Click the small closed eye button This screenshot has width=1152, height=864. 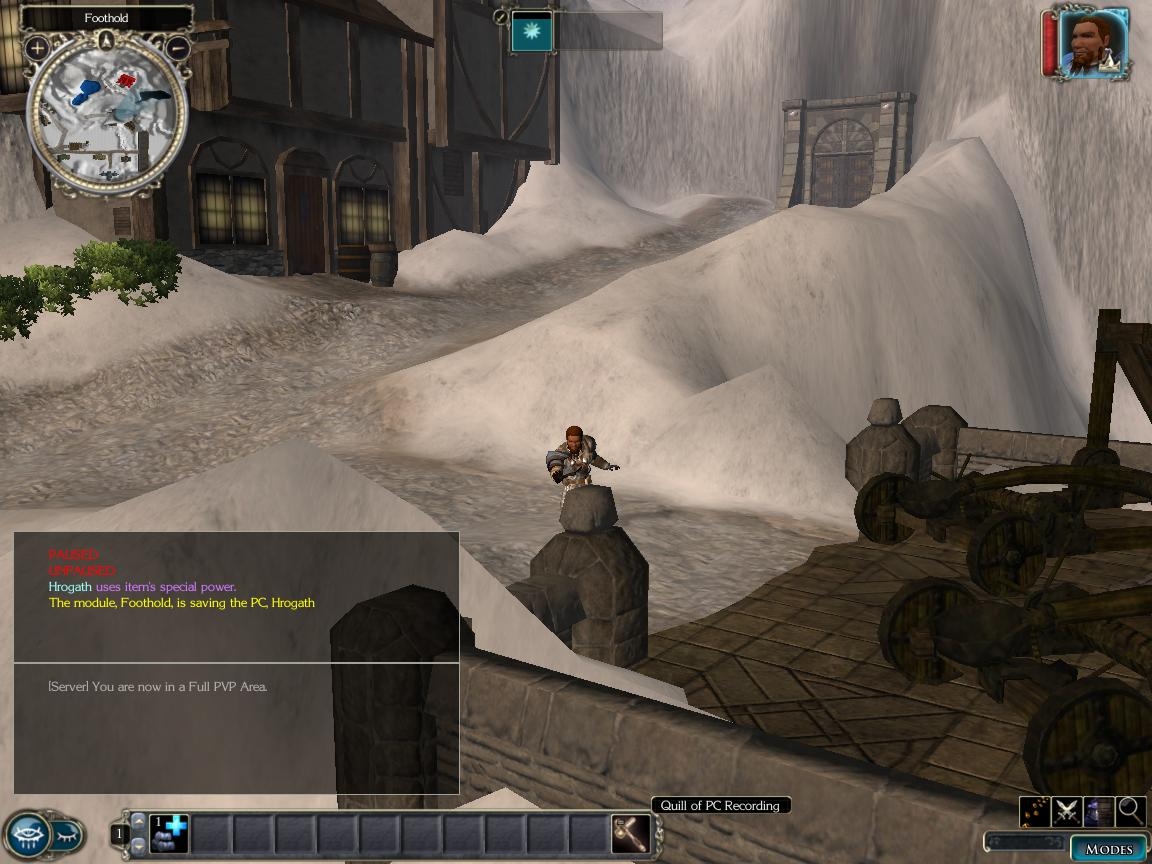click(x=66, y=832)
